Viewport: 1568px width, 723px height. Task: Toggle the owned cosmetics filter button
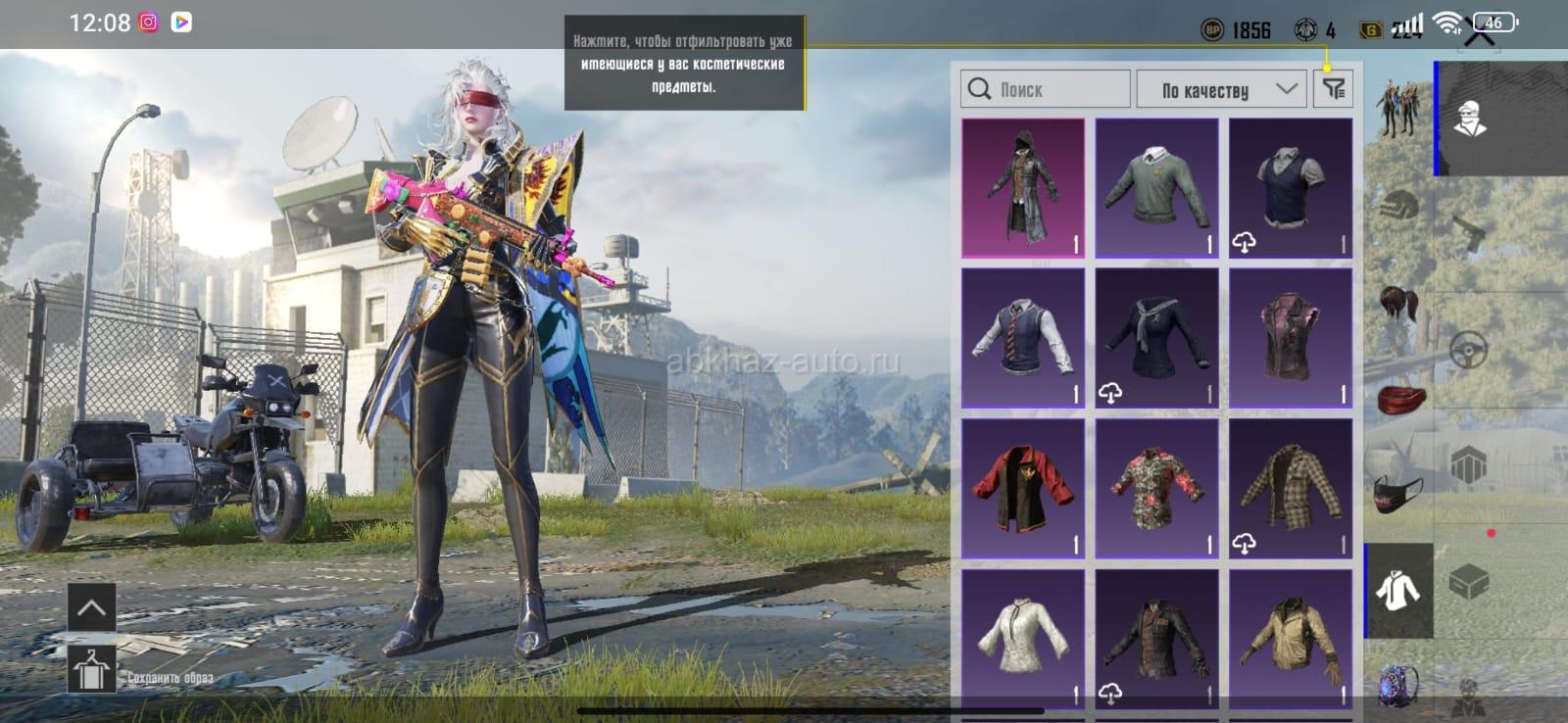point(1333,89)
